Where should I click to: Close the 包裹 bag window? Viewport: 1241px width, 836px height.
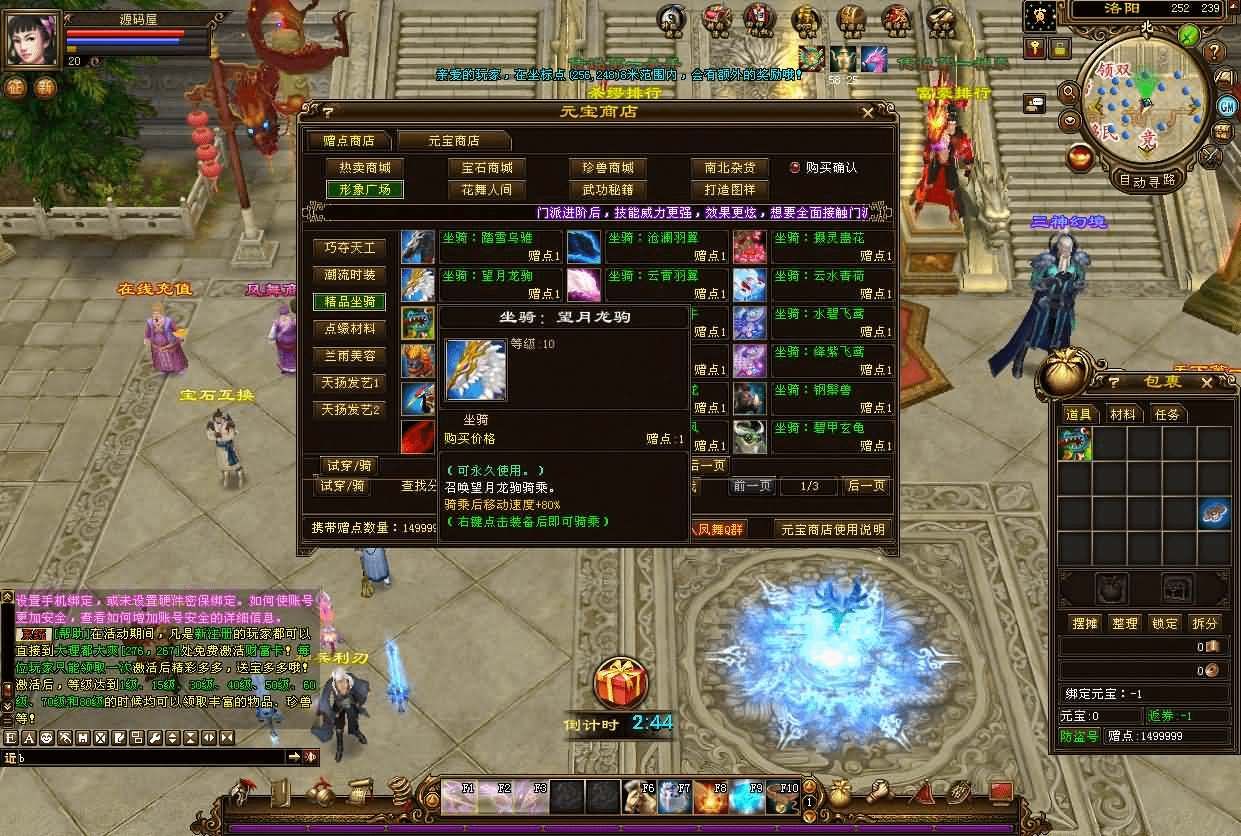[x=1206, y=382]
